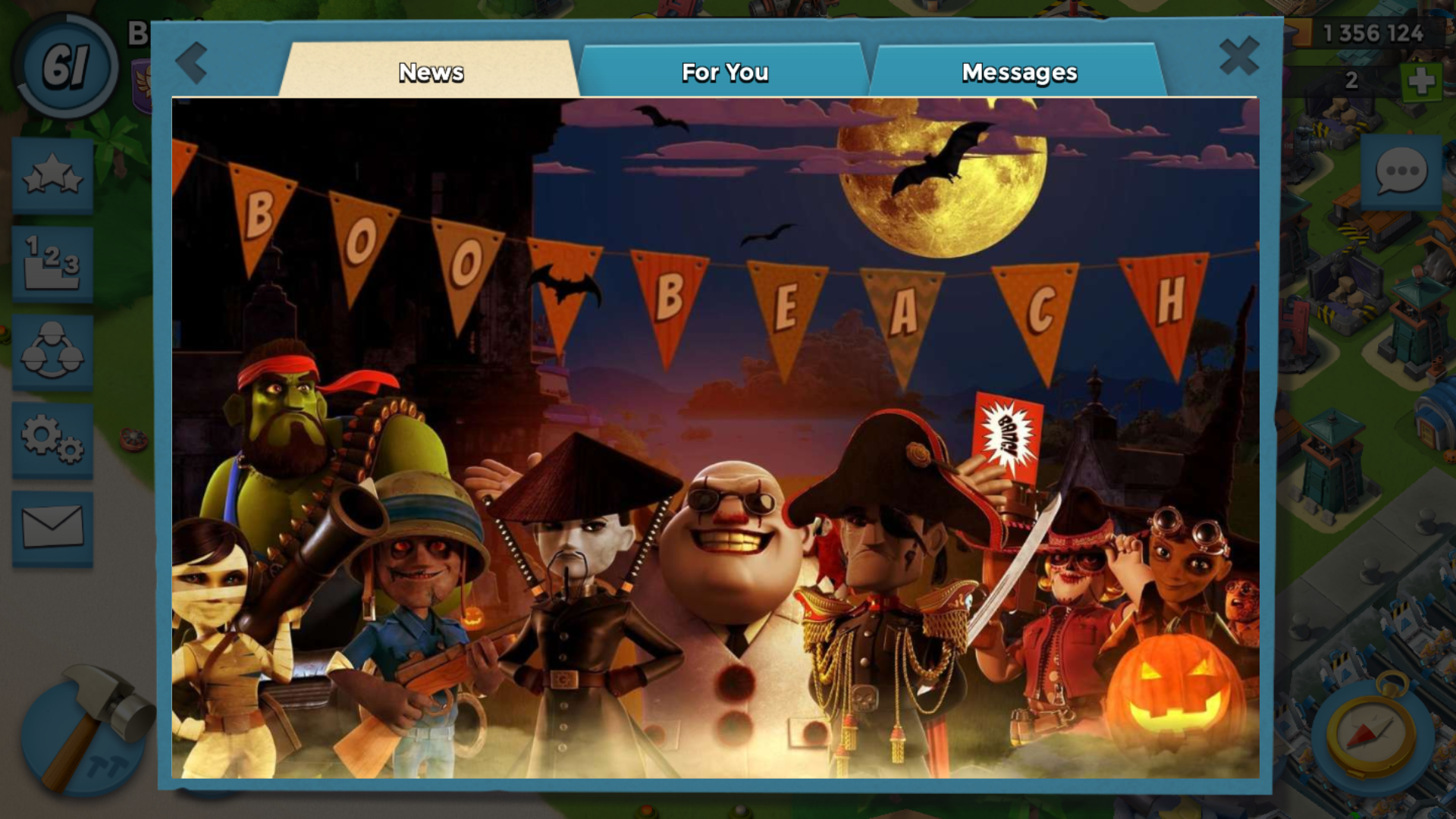Open the three-star achievements button
The image size is (1456, 819).
[x=52, y=176]
